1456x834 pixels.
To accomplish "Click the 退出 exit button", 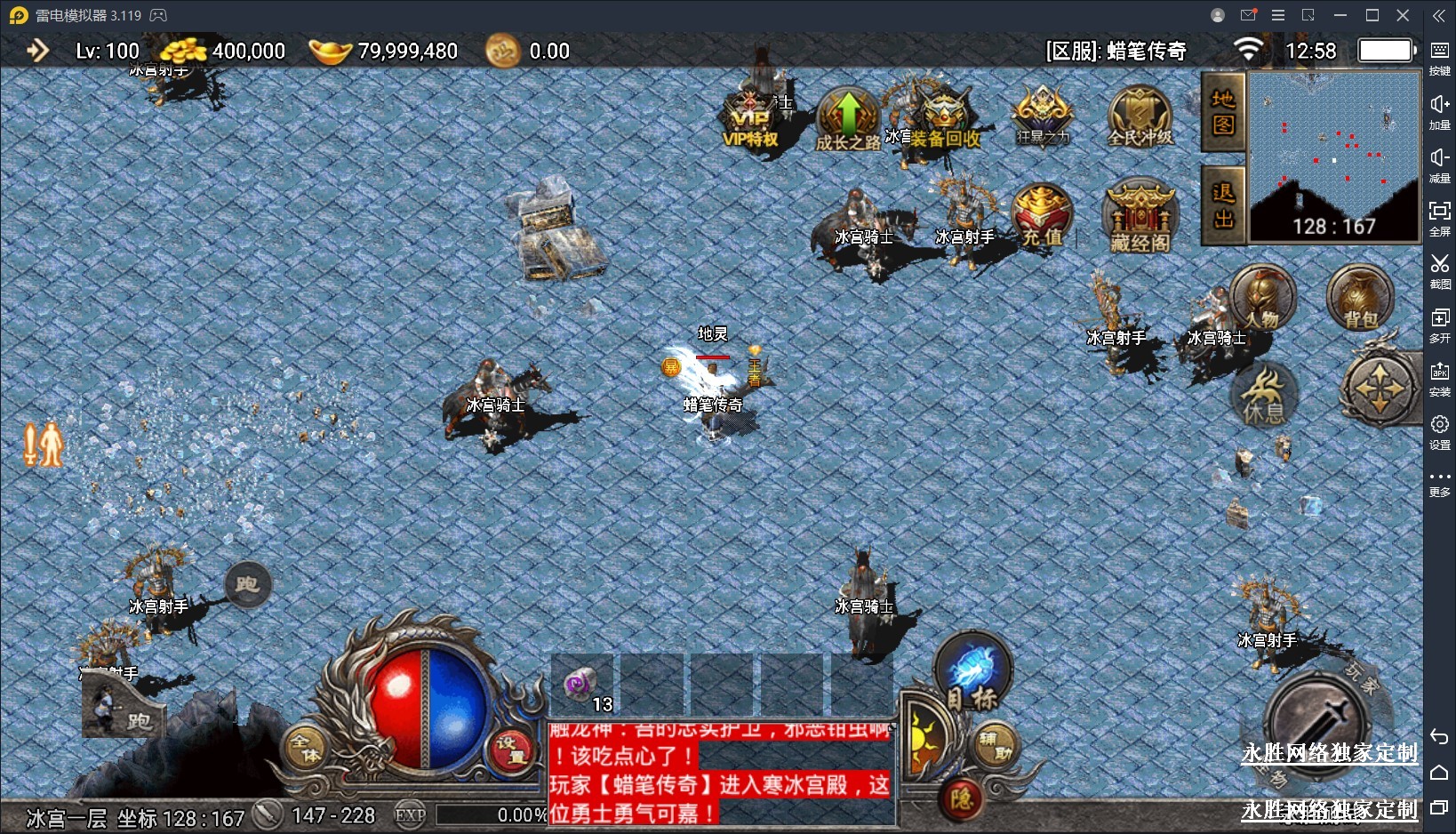I will click(x=1223, y=205).
